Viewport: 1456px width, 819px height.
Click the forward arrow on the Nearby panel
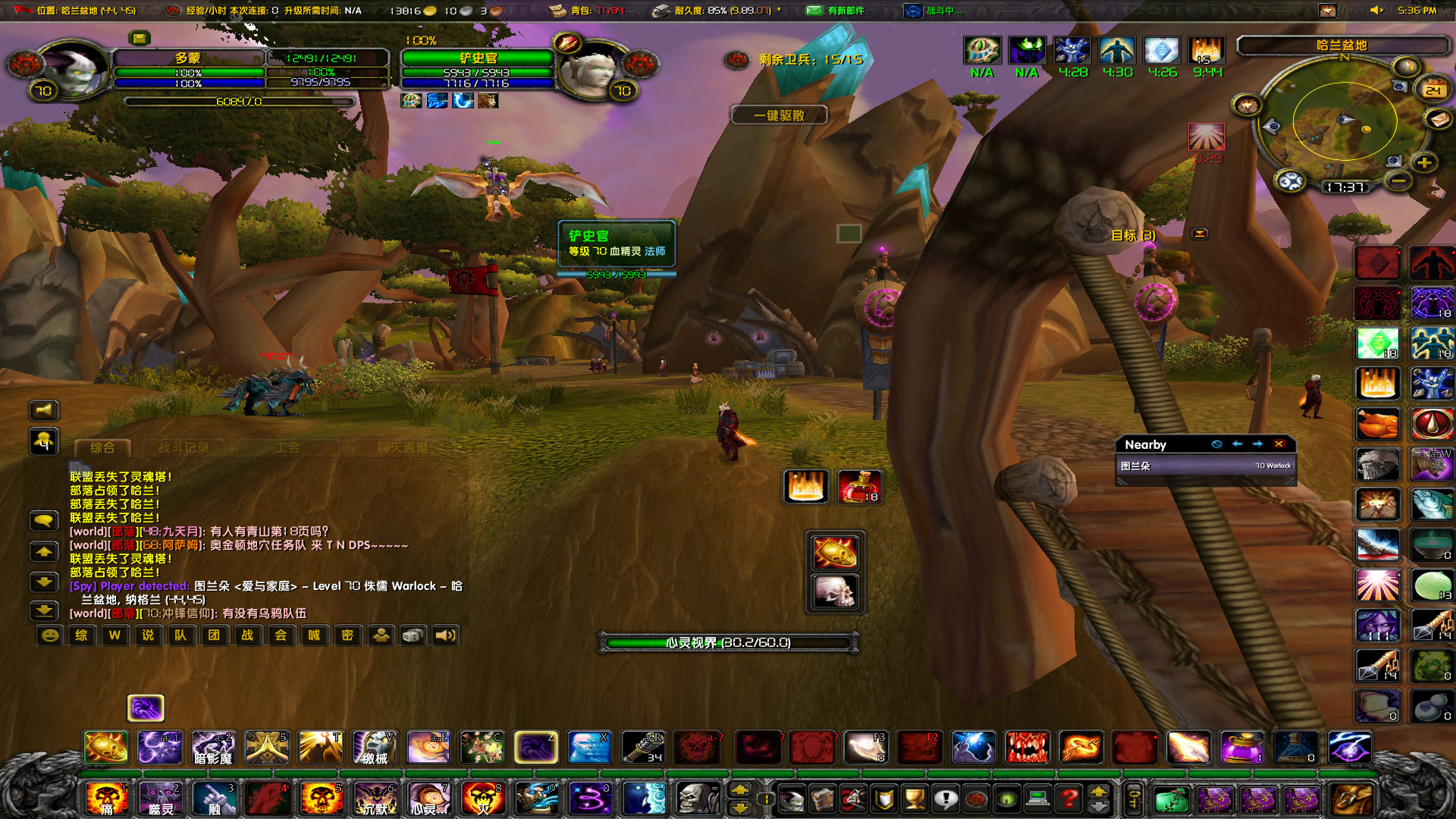coord(1258,445)
